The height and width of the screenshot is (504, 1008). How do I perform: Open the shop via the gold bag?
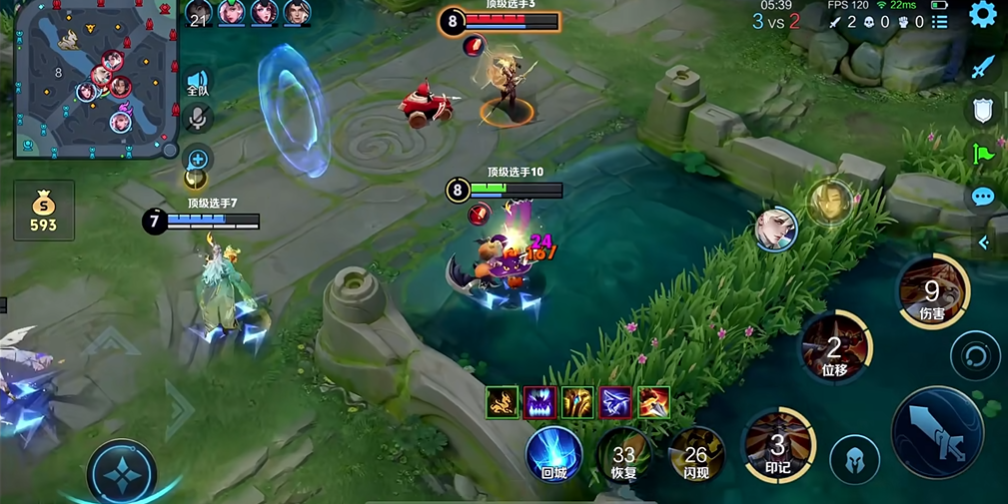(43, 210)
